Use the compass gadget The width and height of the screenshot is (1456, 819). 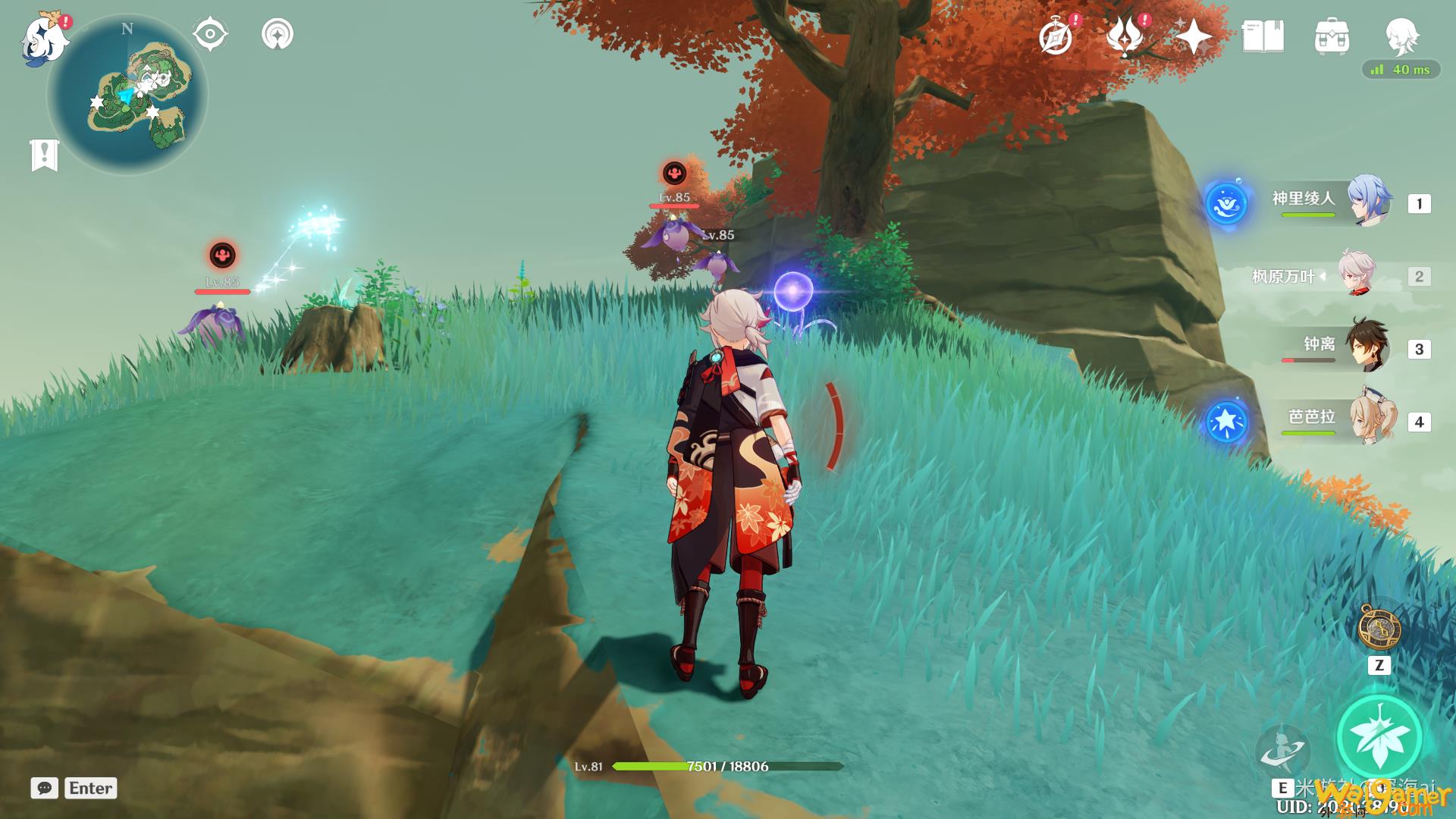[1379, 628]
